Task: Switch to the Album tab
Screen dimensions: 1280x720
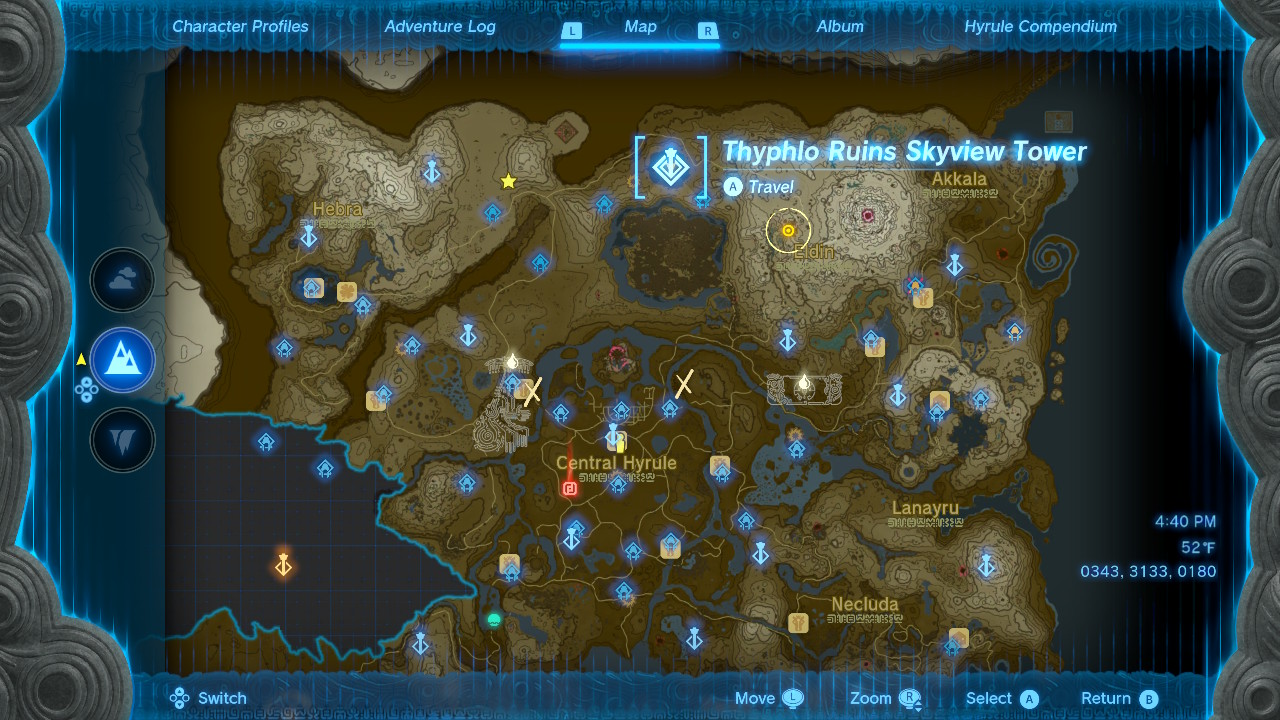Action: click(839, 27)
